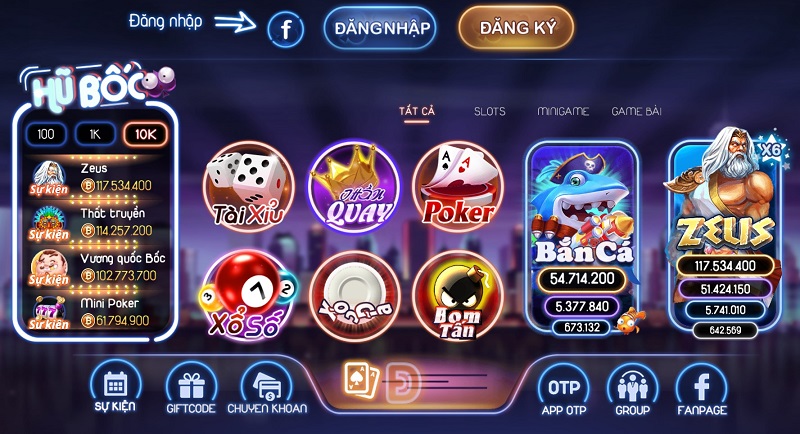Play the Xổ Số lottery game
The height and width of the screenshot is (434, 800).
[248, 295]
